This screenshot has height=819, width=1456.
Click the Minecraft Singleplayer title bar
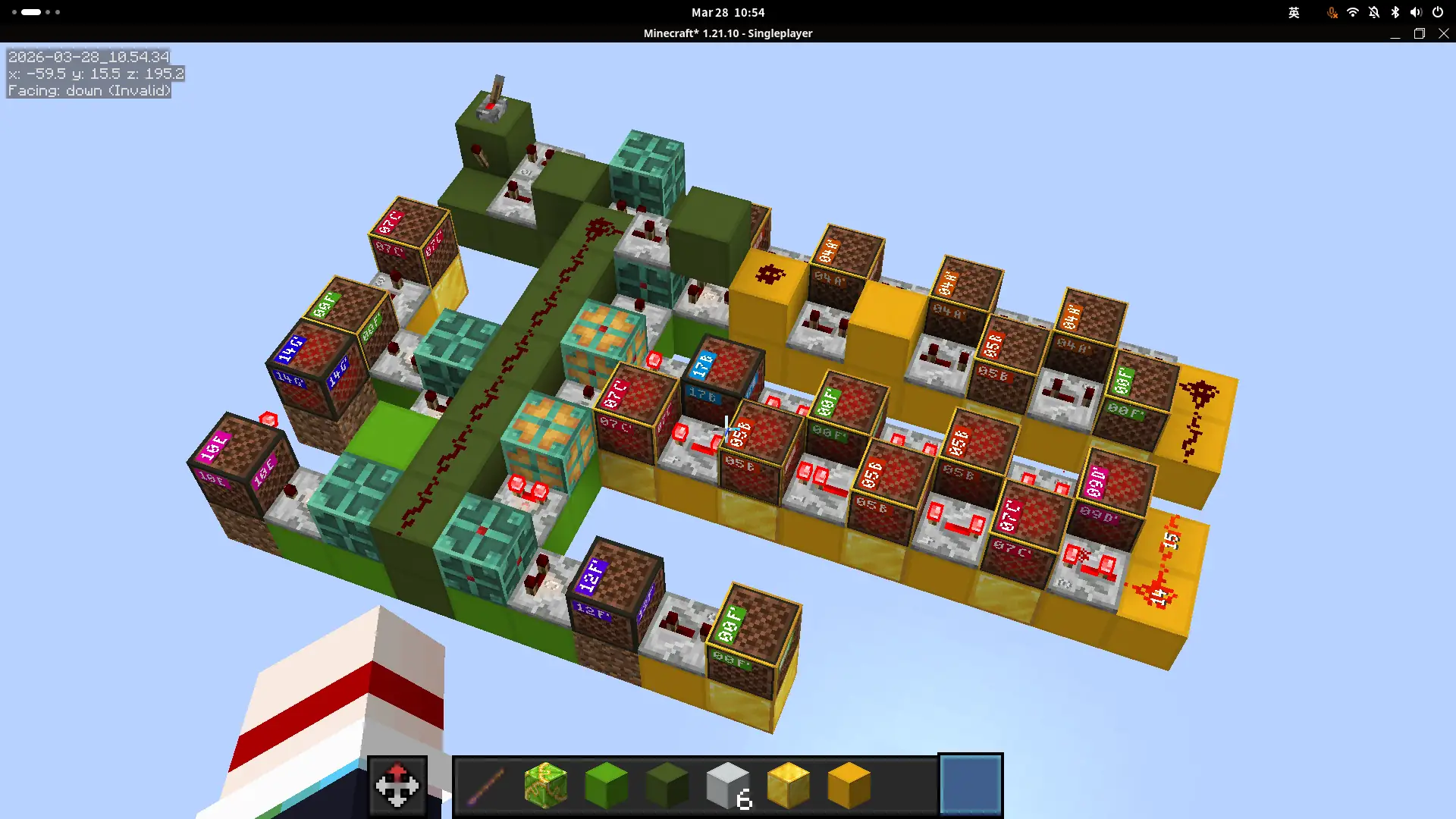727,33
